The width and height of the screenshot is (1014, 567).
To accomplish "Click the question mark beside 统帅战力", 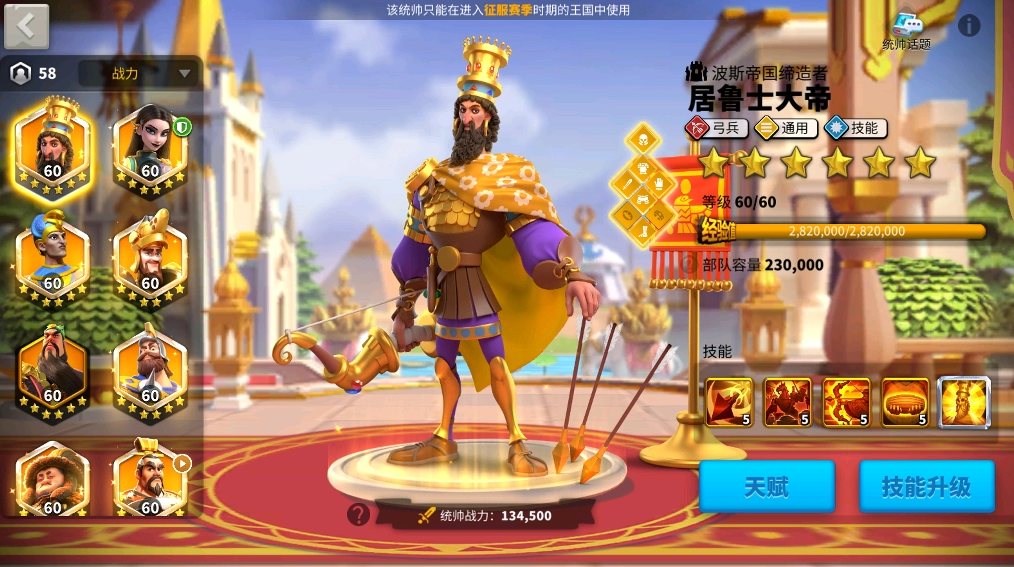I will pyautogui.click(x=358, y=515).
